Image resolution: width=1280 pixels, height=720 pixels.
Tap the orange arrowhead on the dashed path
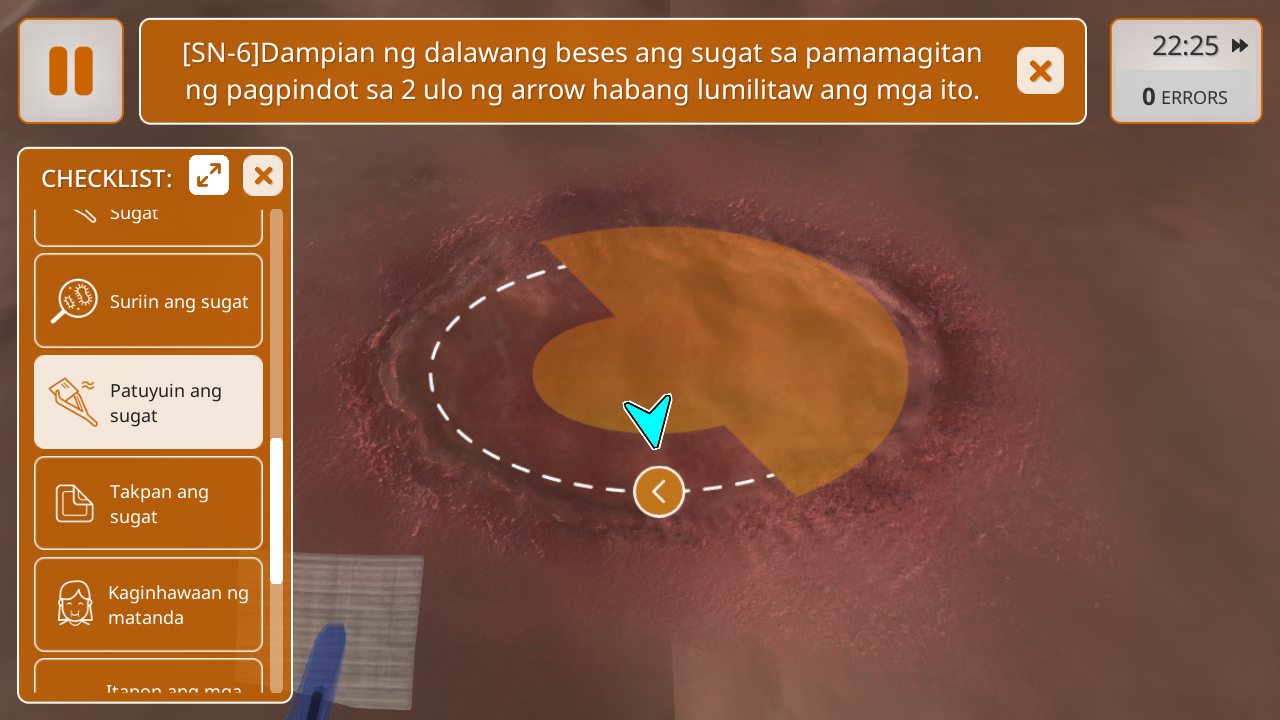click(659, 491)
